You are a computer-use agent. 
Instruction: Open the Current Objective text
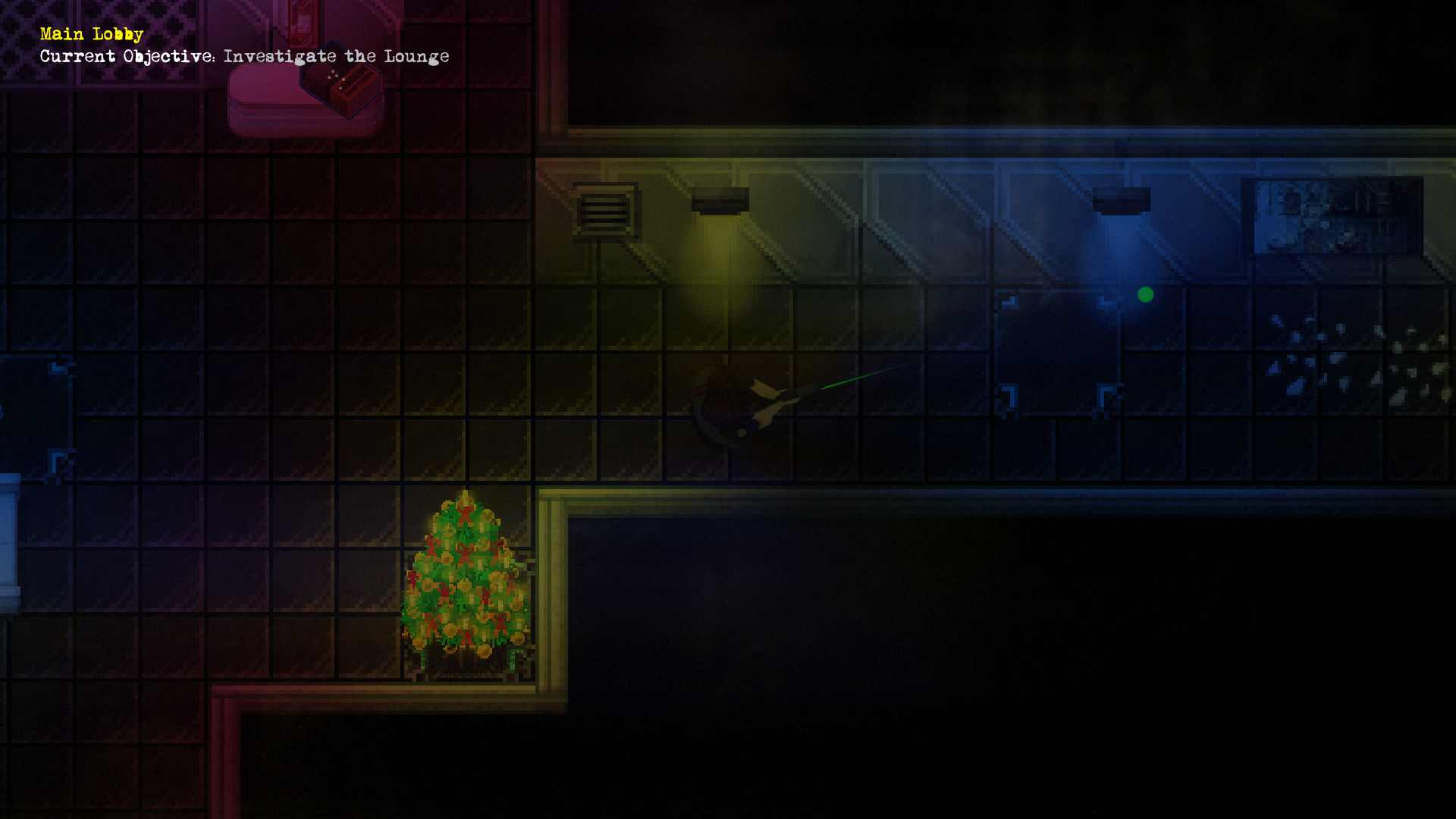point(126,55)
